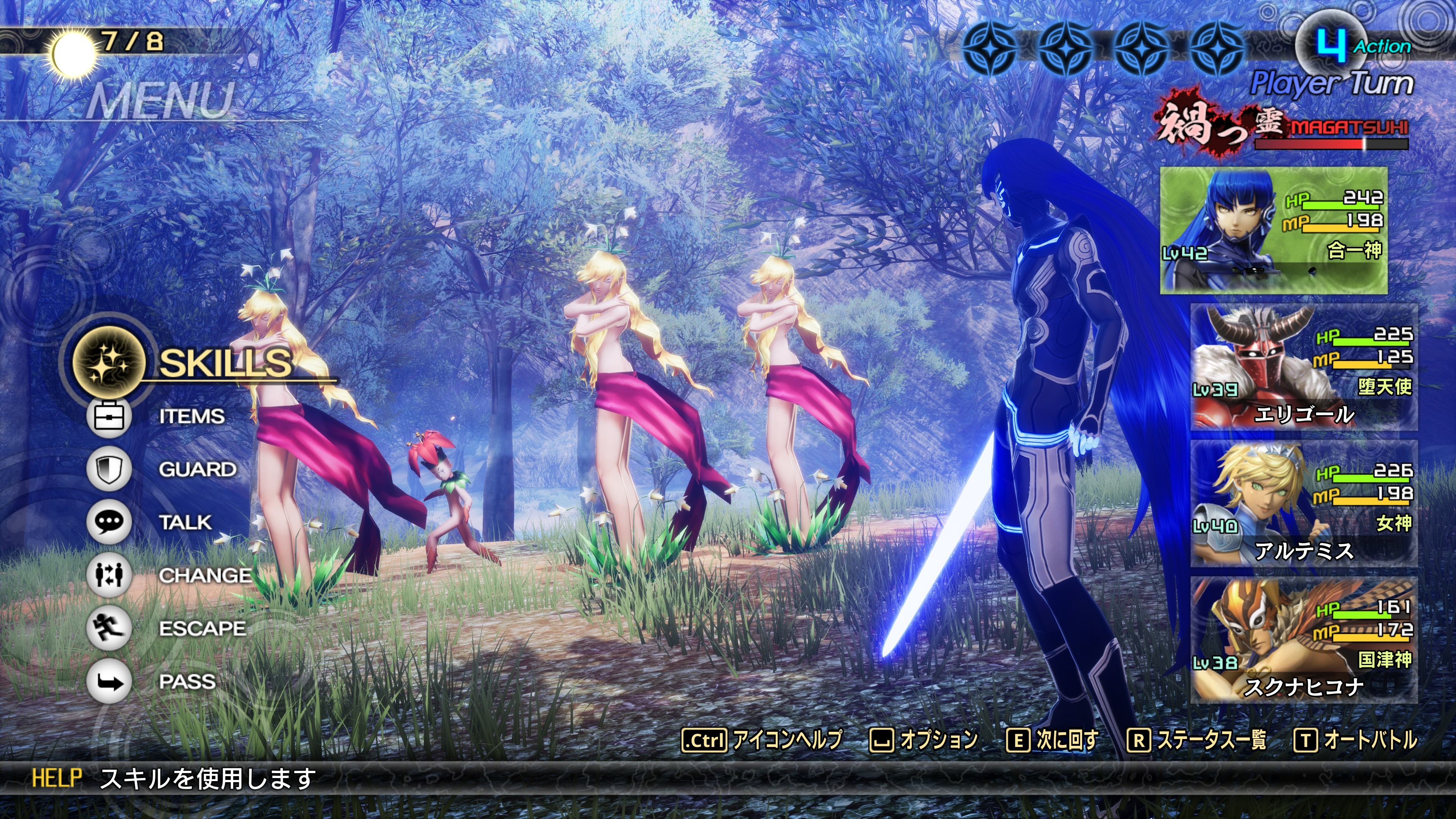The width and height of the screenshot is (1456, 819).
Task: Select the エリゴール party panel
Action: click(1304, 367)
